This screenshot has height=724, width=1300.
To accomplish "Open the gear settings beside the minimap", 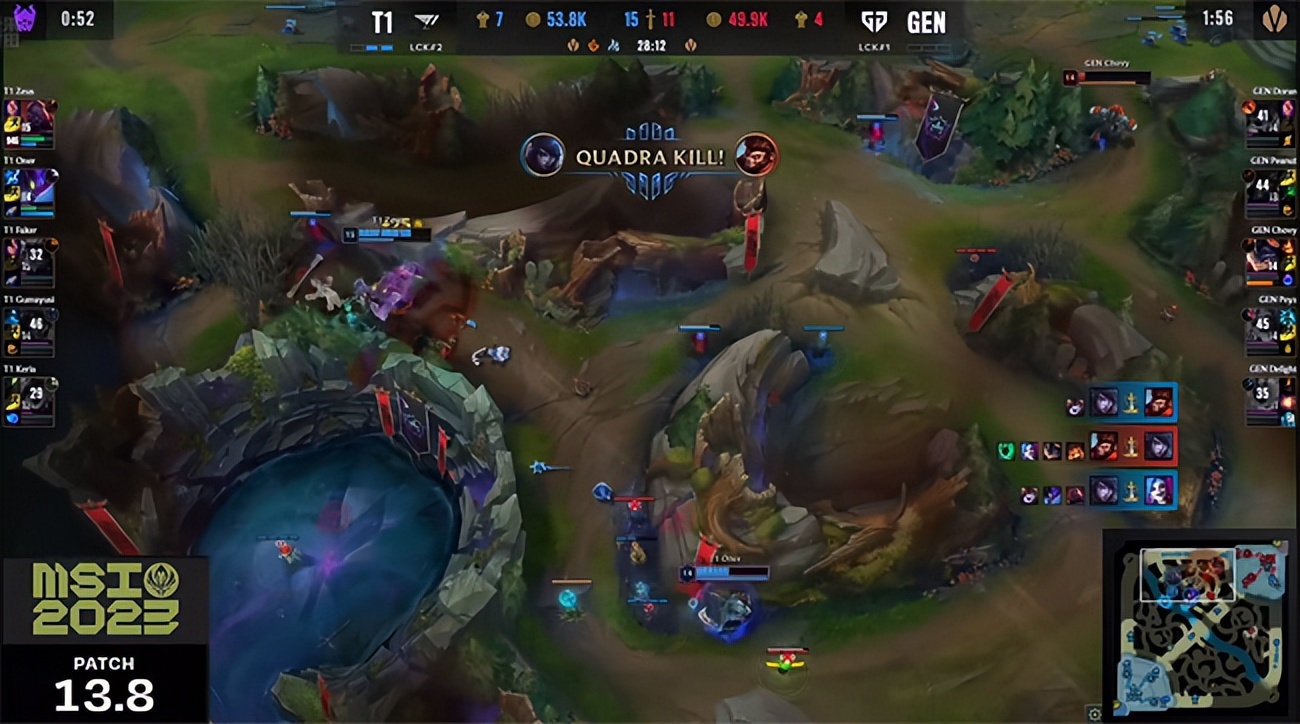I will click(1095, 713).
